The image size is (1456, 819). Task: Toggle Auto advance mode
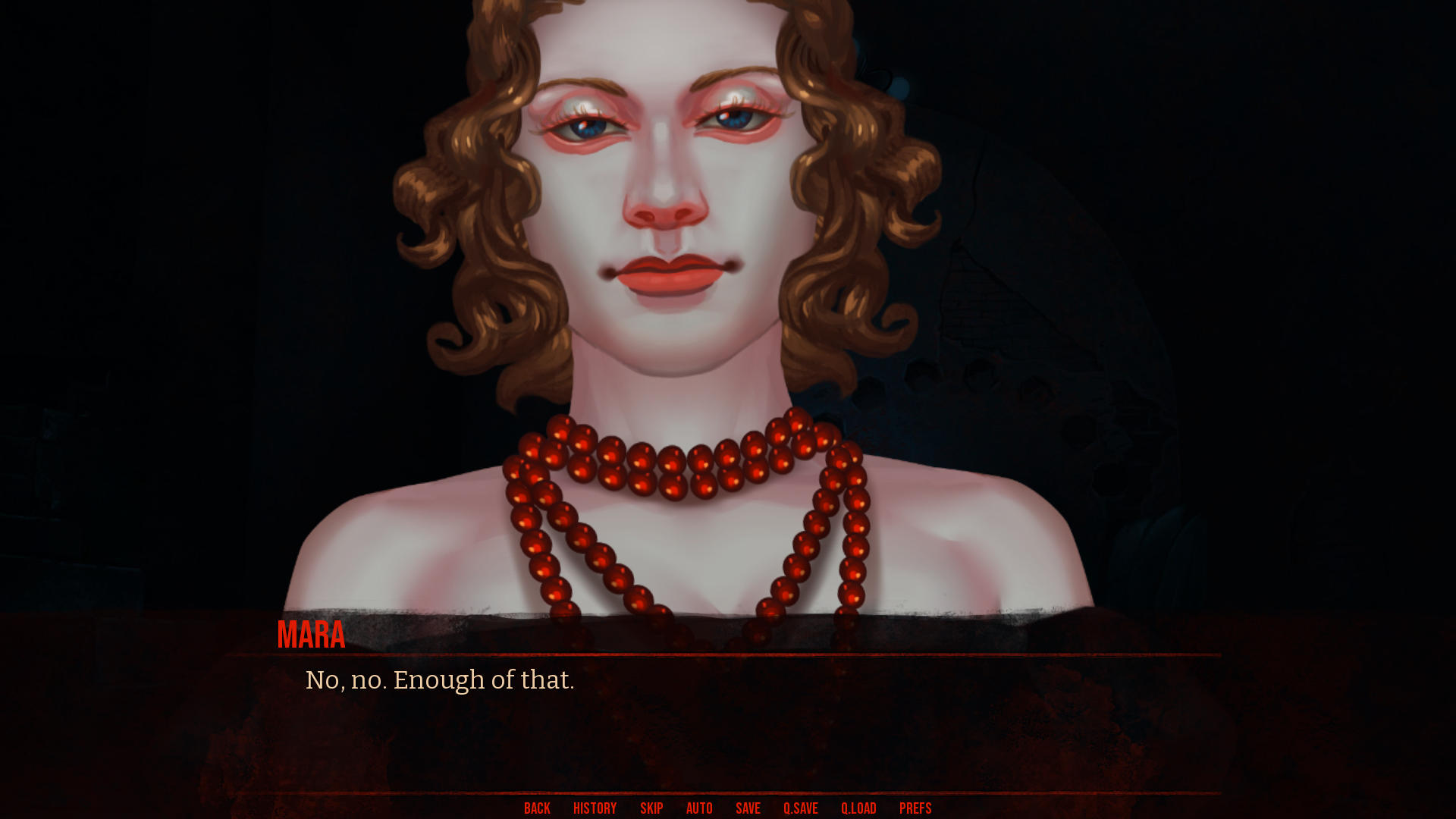pyautogui.click(x=699, y=808)
